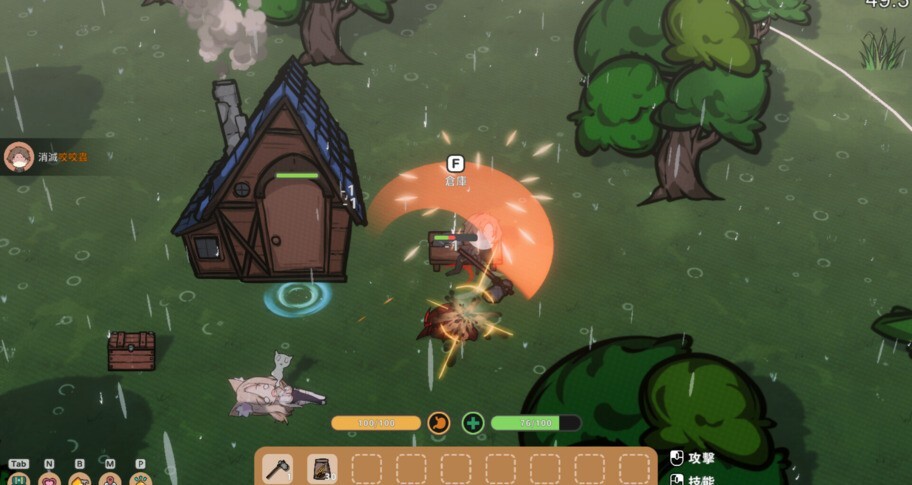The image size is (912, 485).
Task: Open the orange house build icon
Action: [x=80, y=479]
